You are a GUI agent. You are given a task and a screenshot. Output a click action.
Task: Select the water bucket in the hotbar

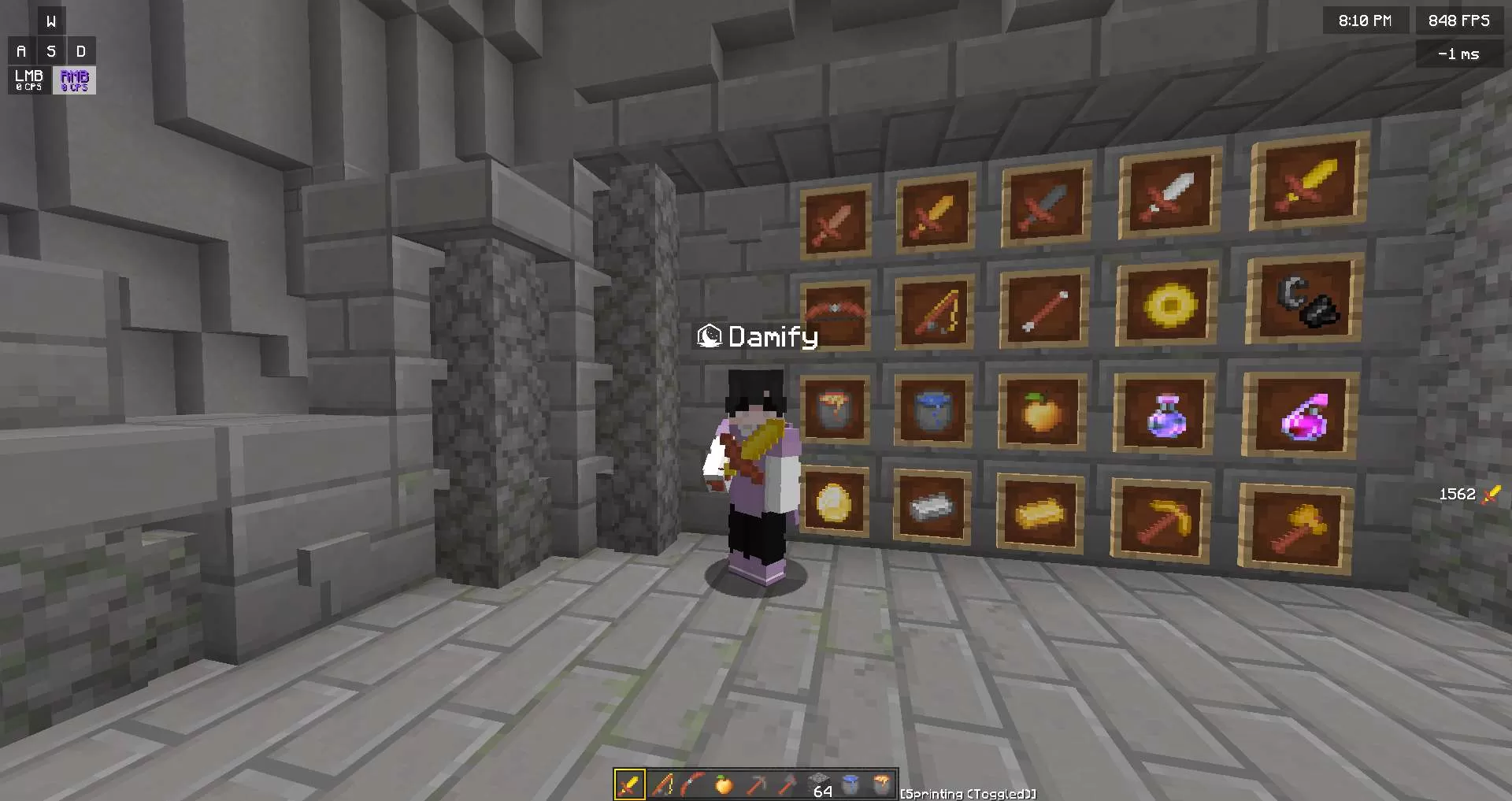pos(850,784)
